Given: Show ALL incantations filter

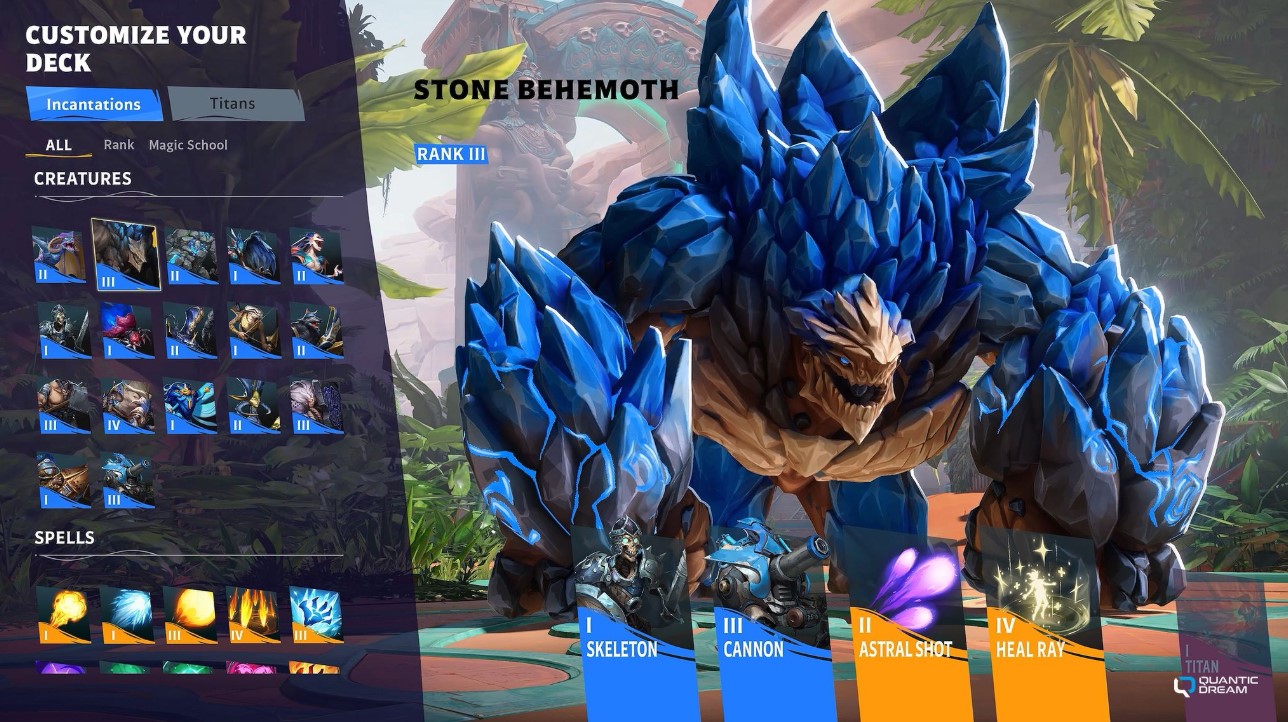Looking at the screenshot, I should click(x=59, y=145).
